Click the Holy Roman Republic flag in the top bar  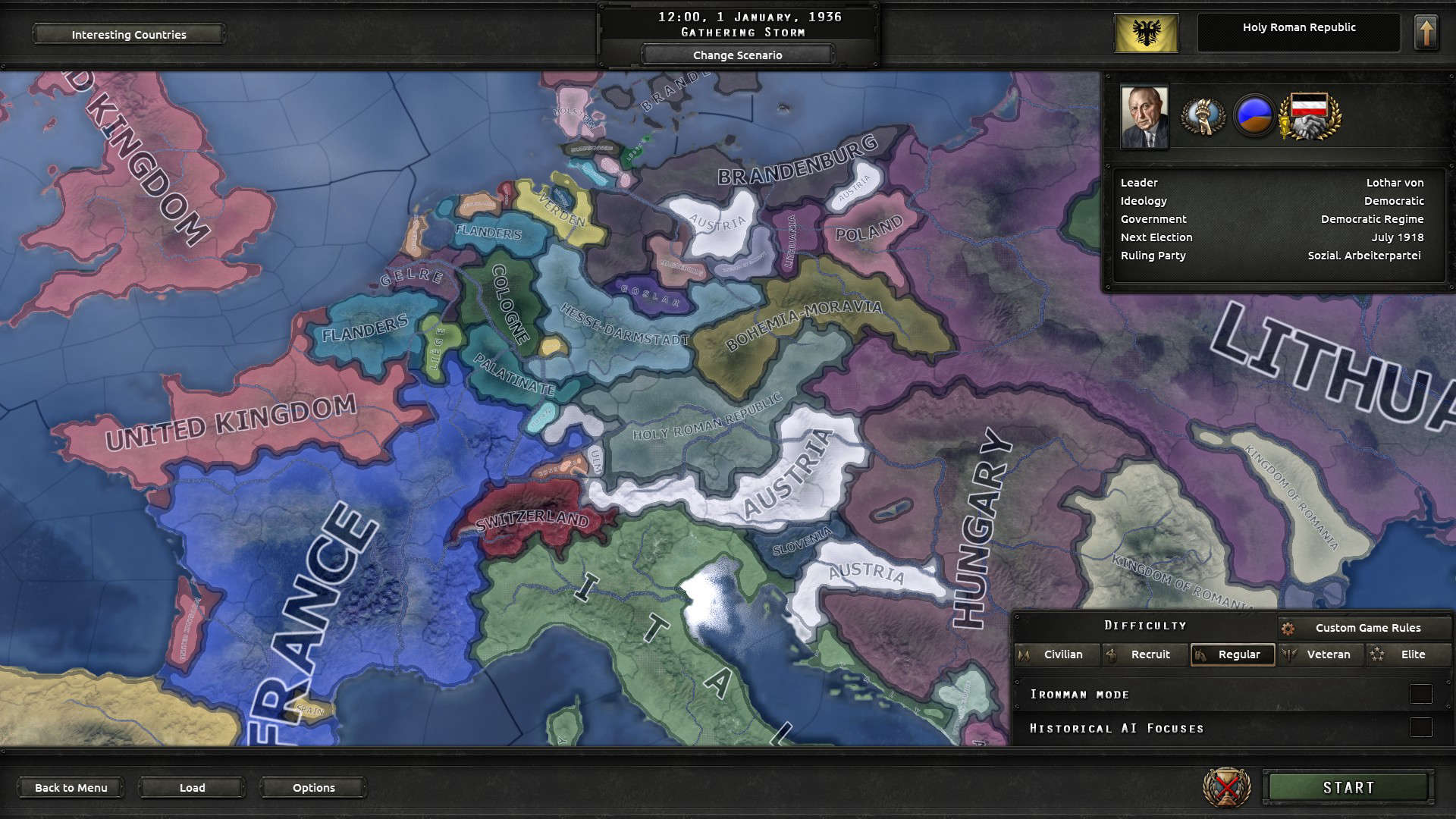[1146, 30]
